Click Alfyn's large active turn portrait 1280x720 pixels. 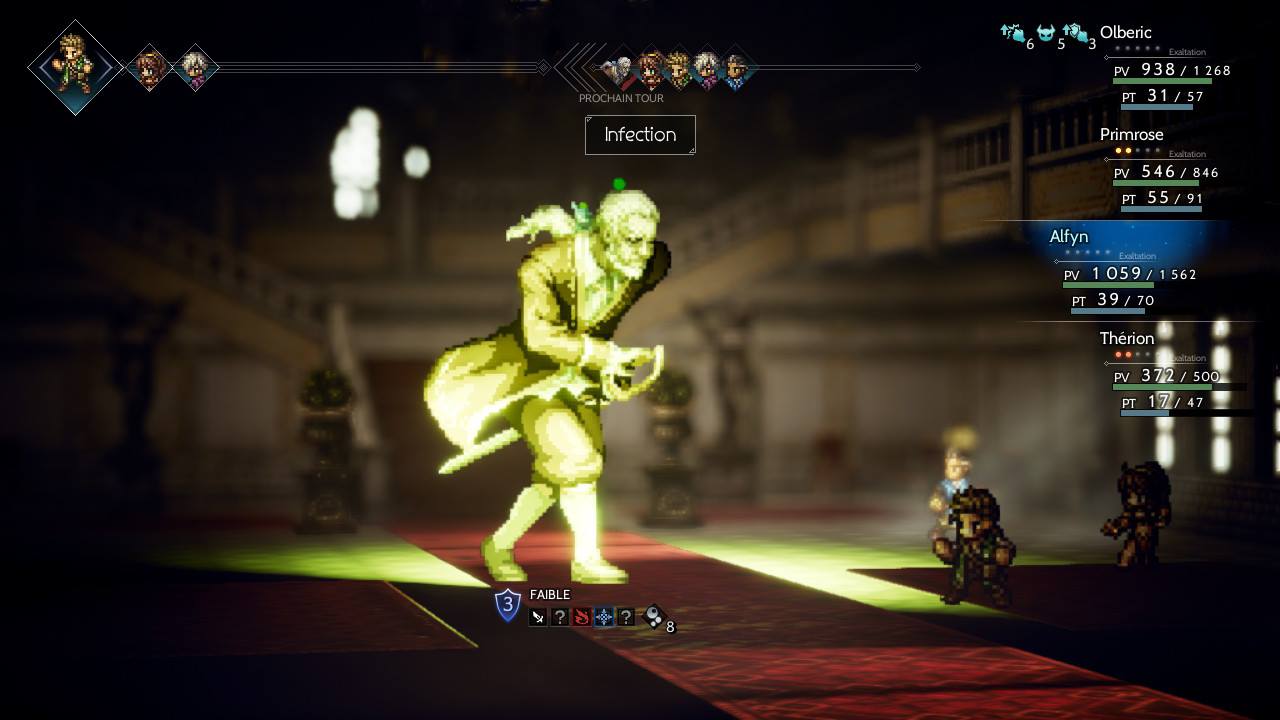point(75,67)
